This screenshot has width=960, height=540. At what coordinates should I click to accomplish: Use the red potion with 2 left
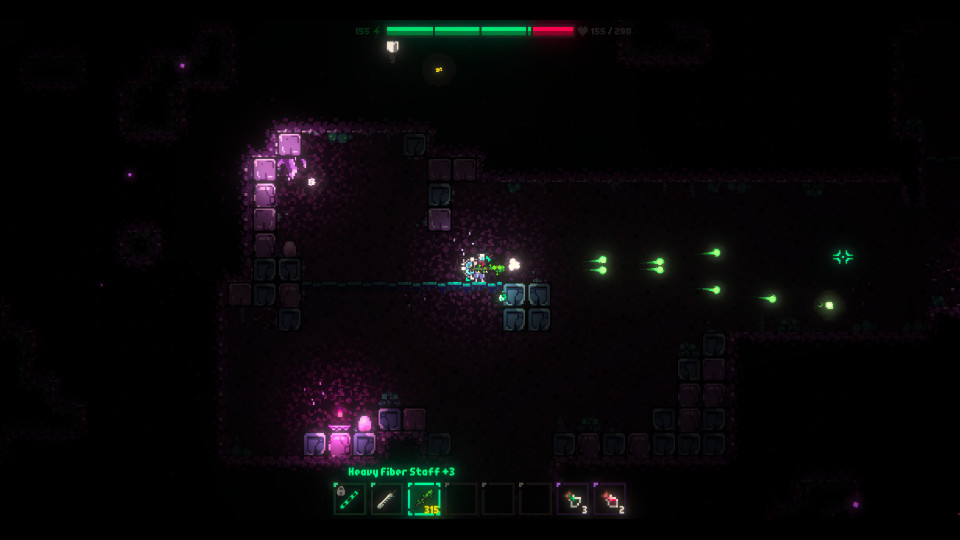pos(610,498)
